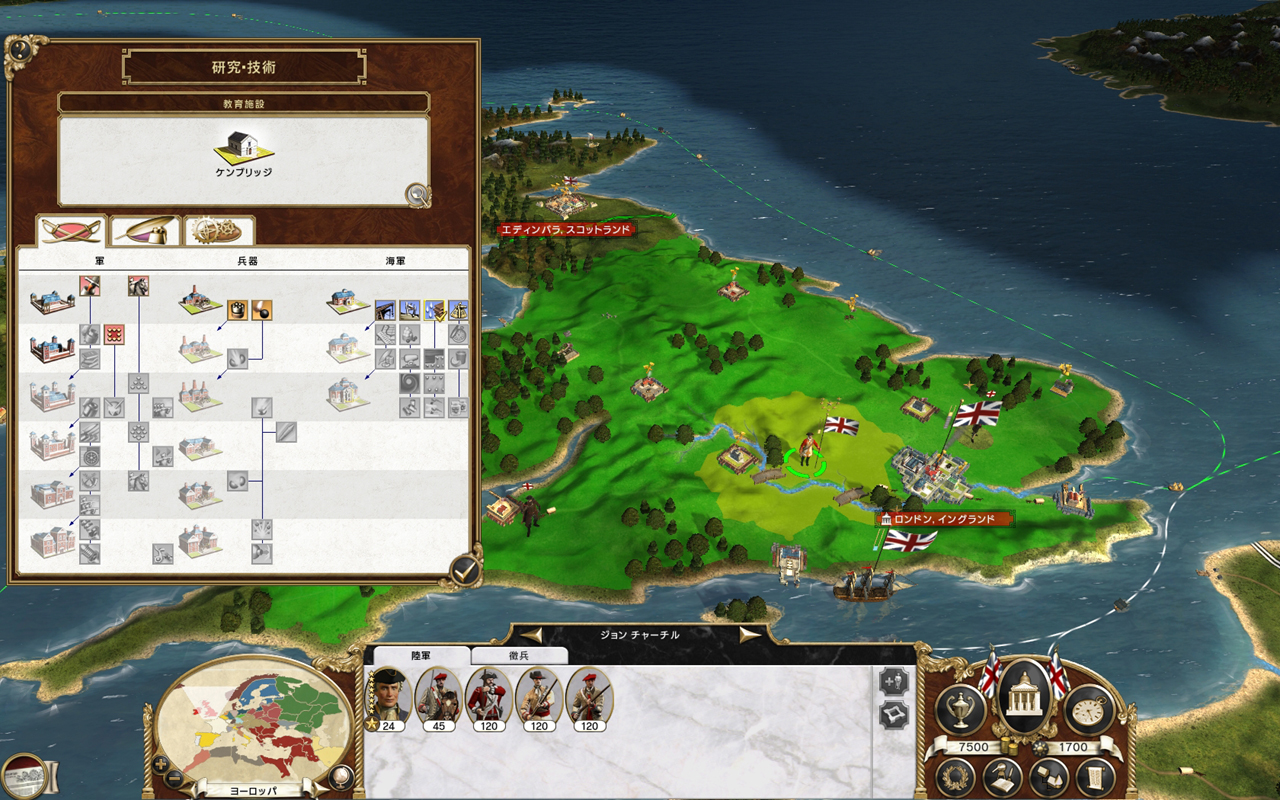Image resolution: width=1280 pixels, height=800 pixels.
Task: Open the gears industry research tab
Action: tap(219, 231)
